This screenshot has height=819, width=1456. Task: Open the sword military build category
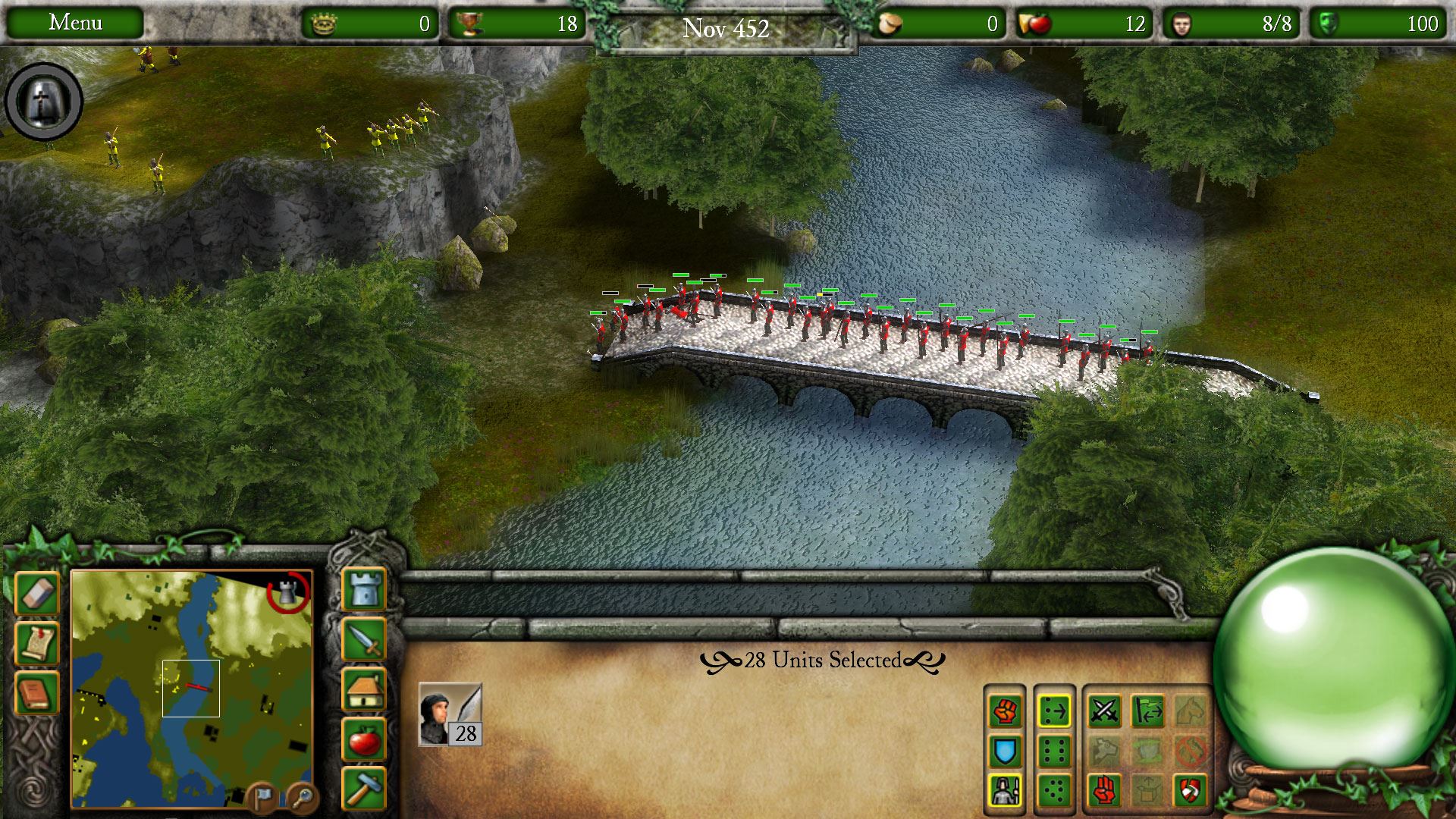tap(365, 639)
